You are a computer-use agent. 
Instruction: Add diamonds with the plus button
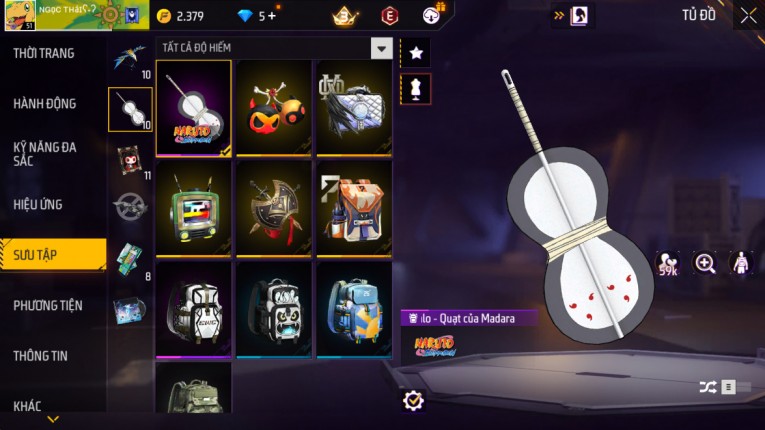[x=270, y=16]
